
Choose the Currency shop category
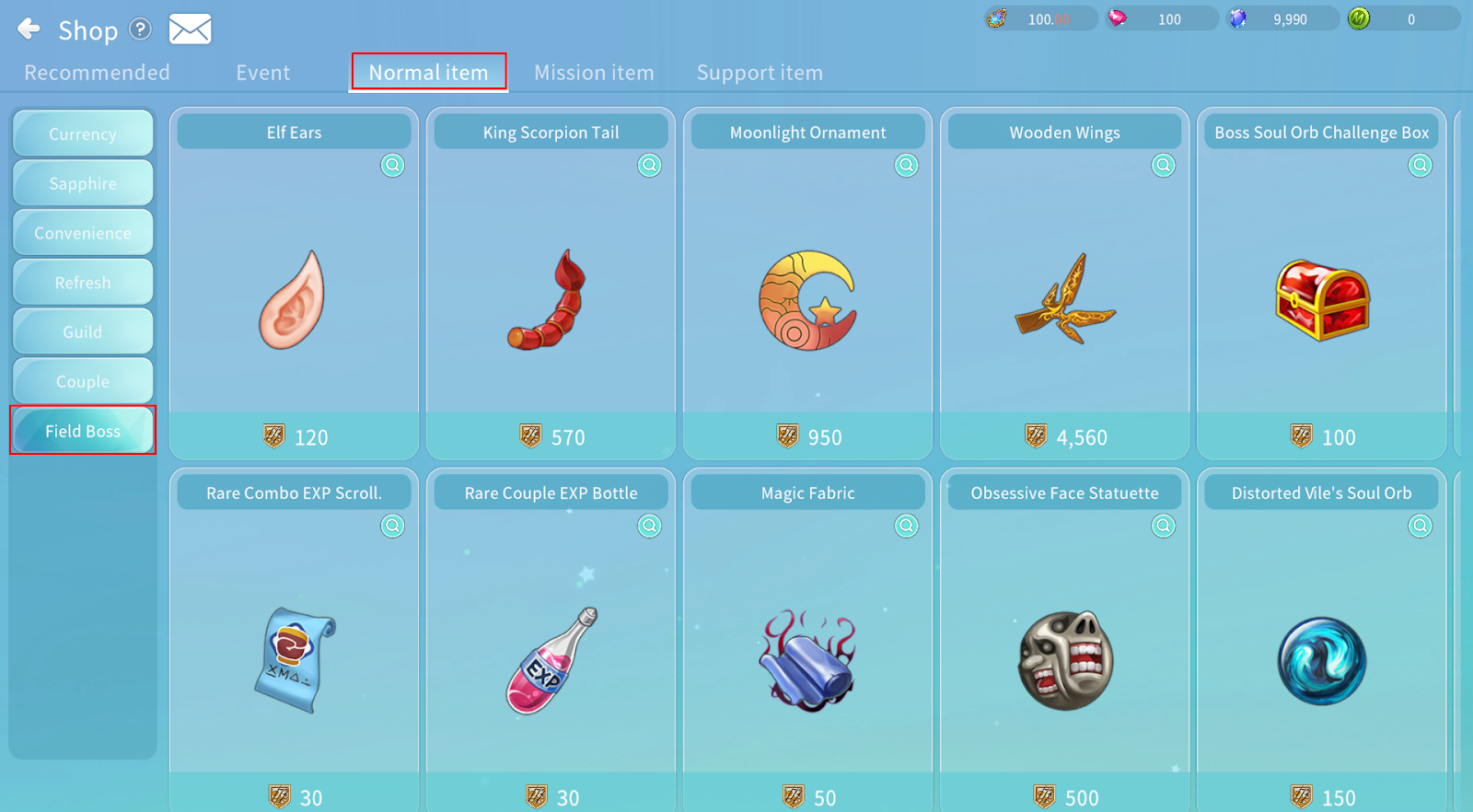tap(83, 133)
